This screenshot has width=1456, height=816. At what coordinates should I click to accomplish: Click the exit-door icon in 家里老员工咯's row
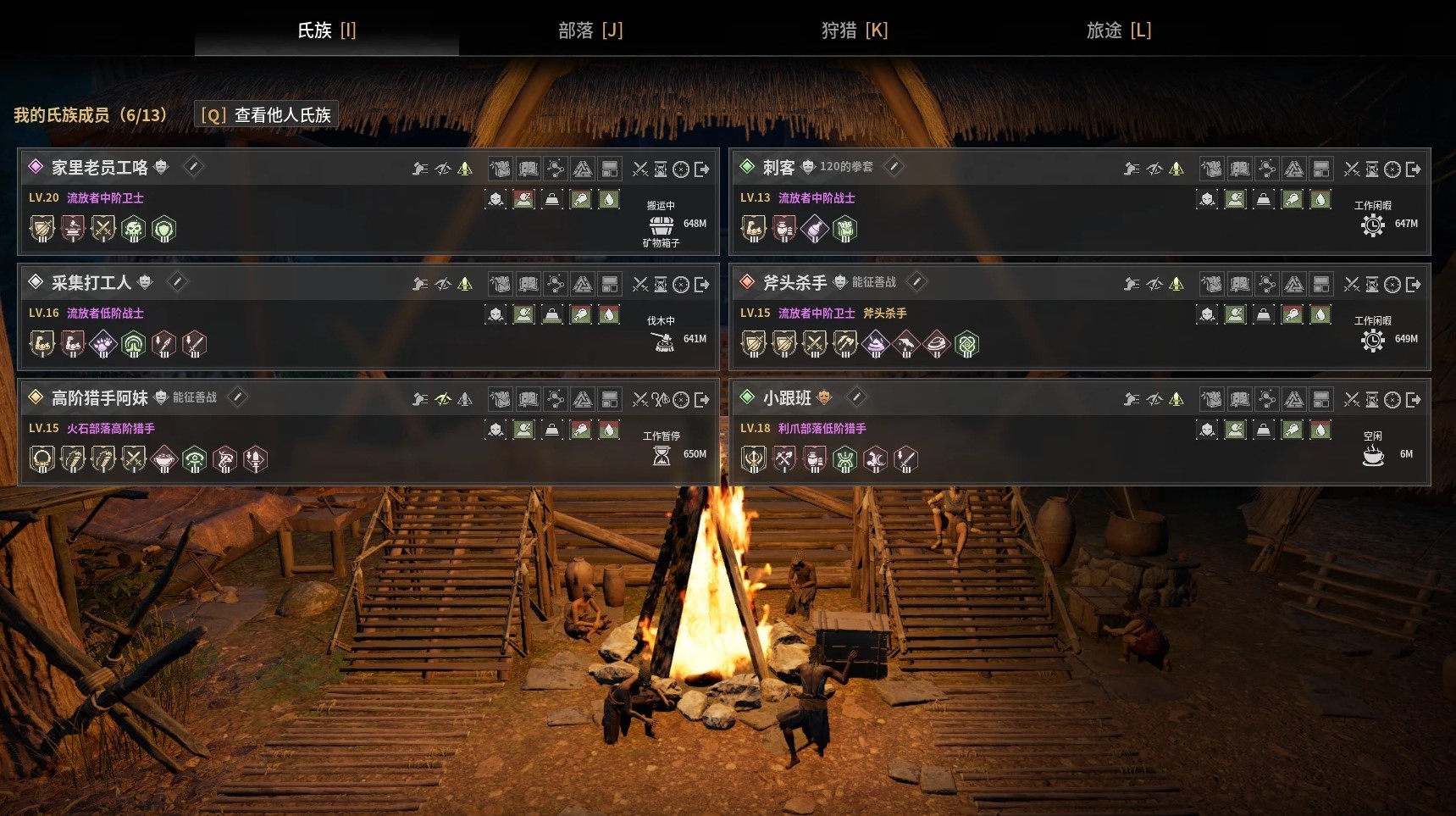pyautogui.click(x=702, y=169)
